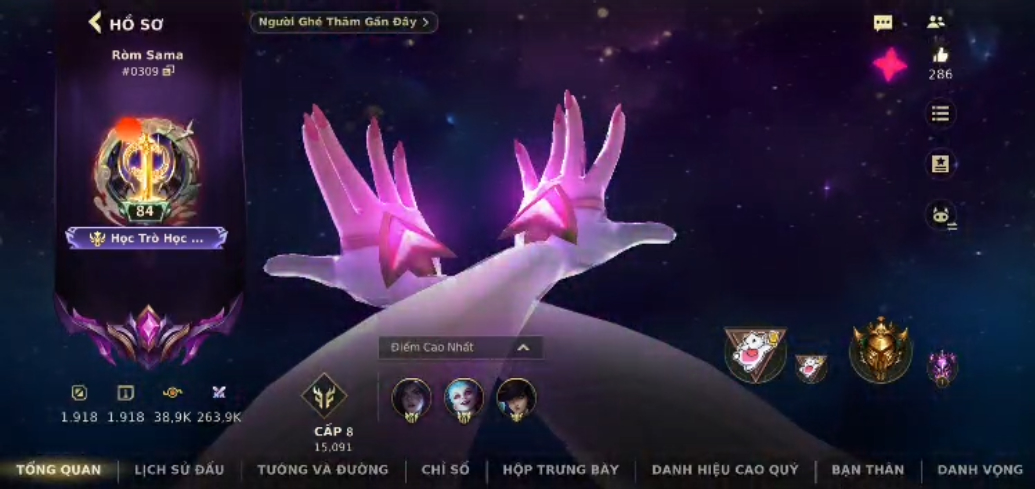The width and height of the screenshot is (1035, 489).
Task: Go back from the Hồ Sơ screen
Action: 96,22
